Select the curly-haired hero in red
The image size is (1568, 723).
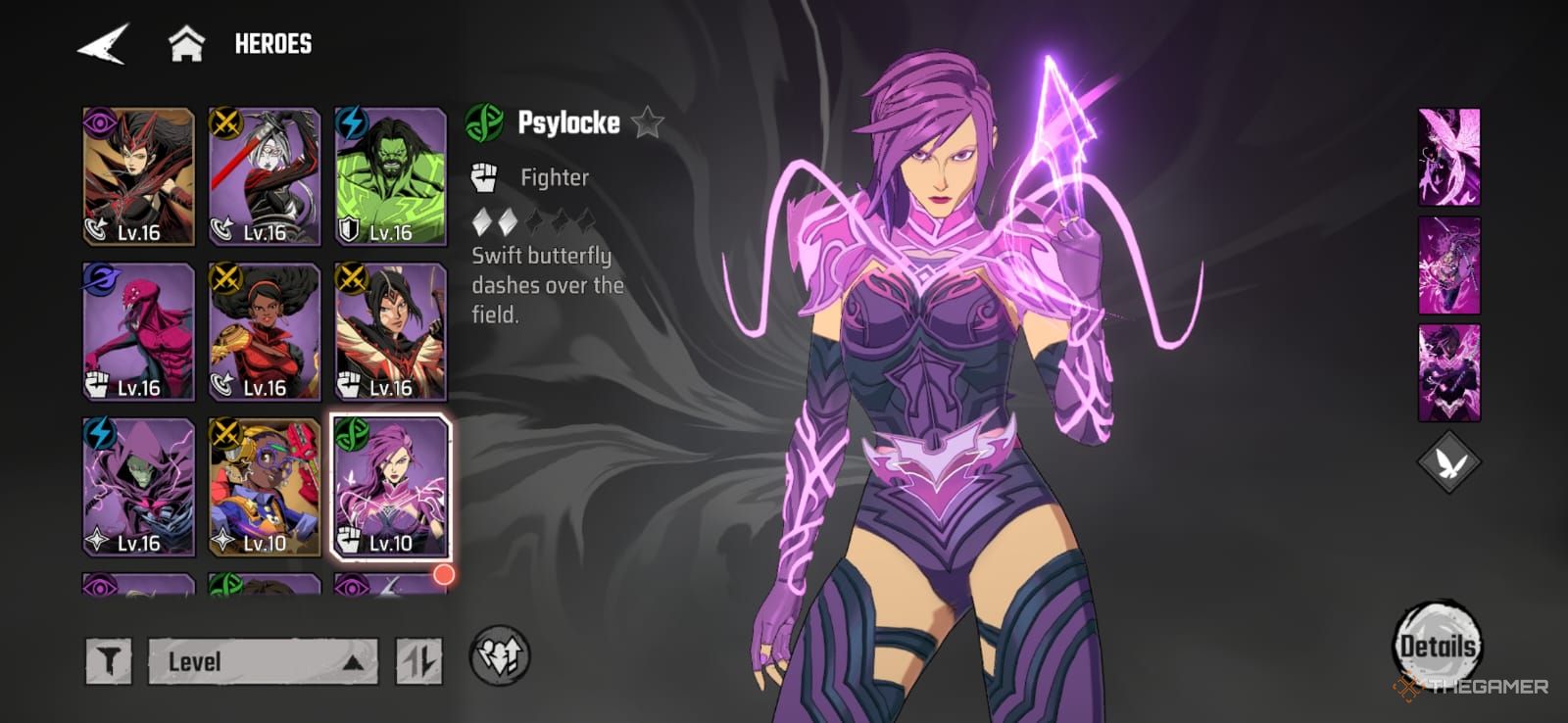point(265,332)
